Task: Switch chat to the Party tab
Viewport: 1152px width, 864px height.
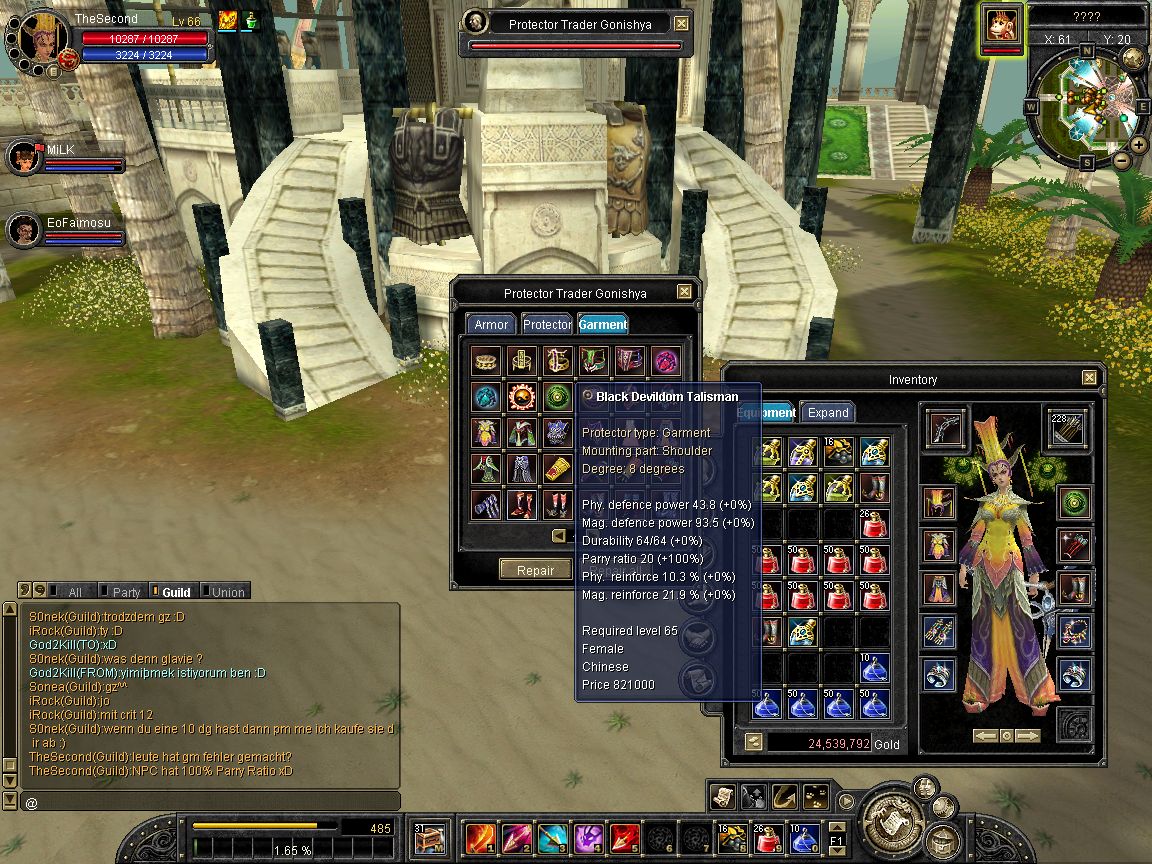Action: click(x=125, y=592)
